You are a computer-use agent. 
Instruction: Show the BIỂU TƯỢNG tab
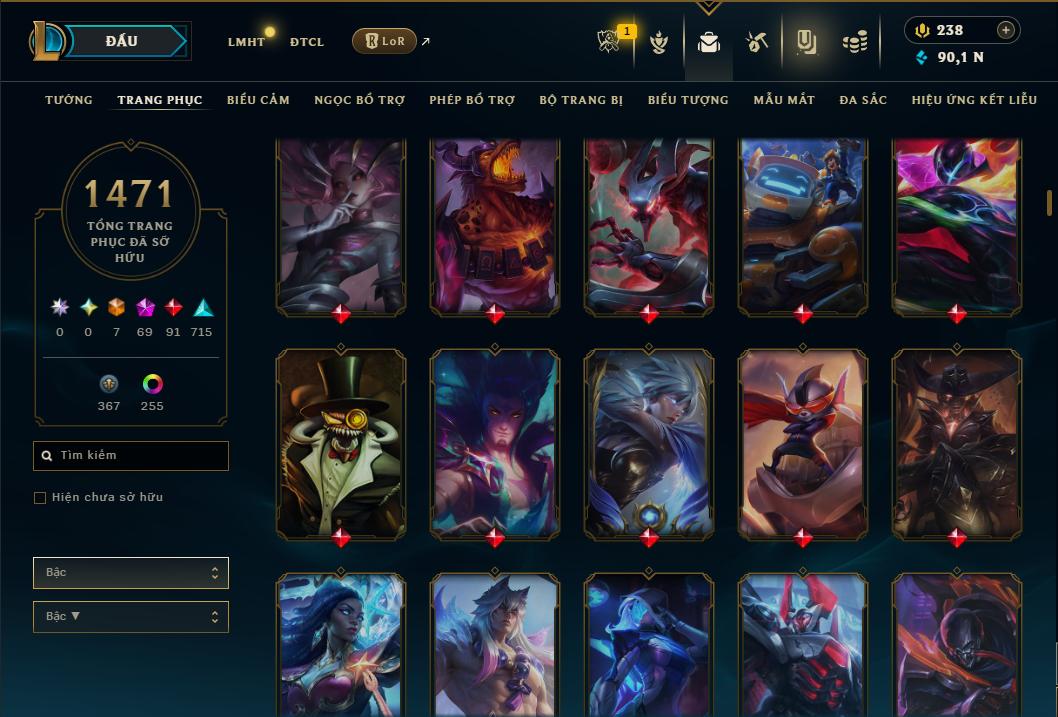[688, 100]
